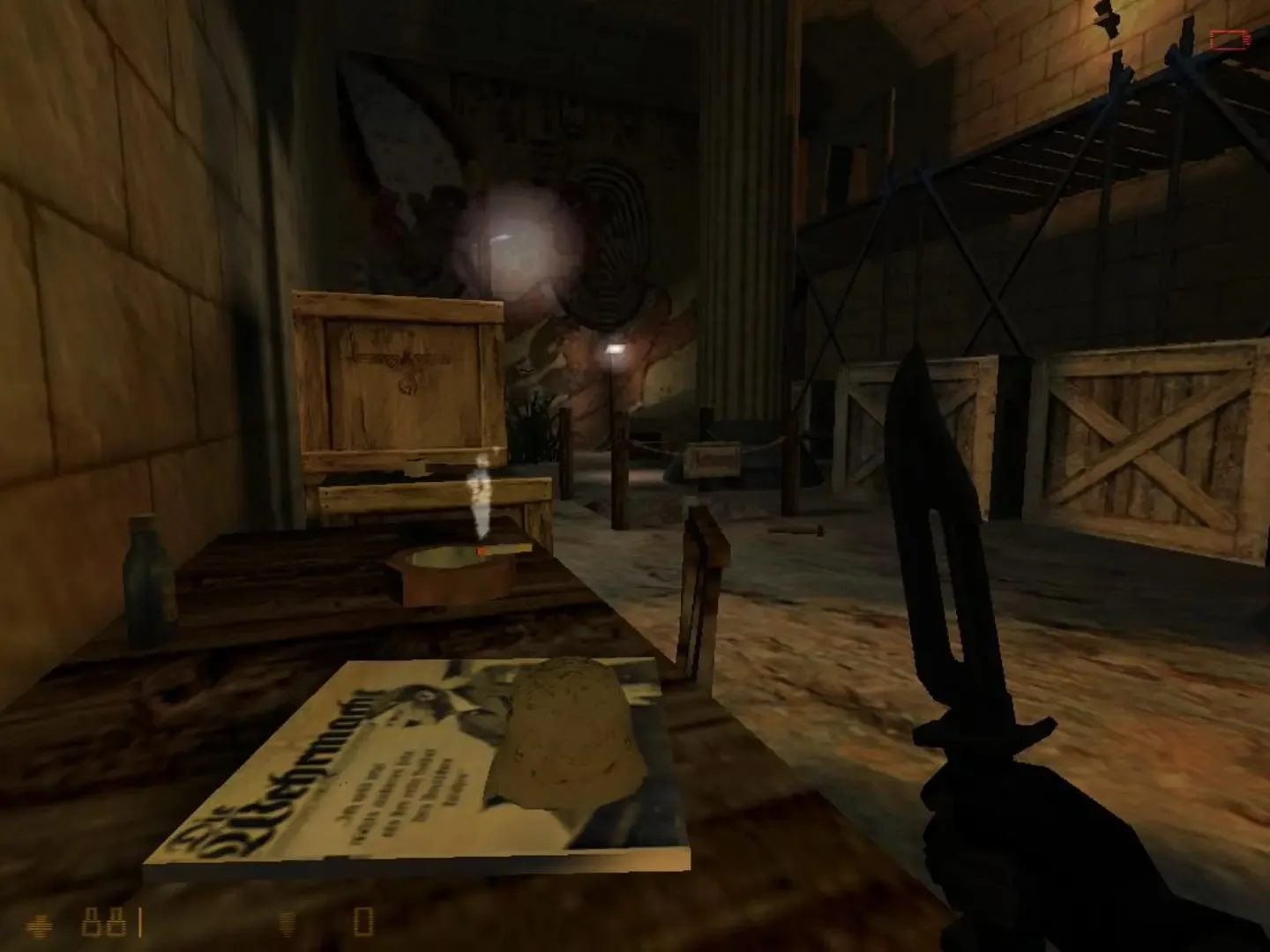Click the small sign hanging on the rope barrier
1270x952 pixels.
[x=713, y=457]
